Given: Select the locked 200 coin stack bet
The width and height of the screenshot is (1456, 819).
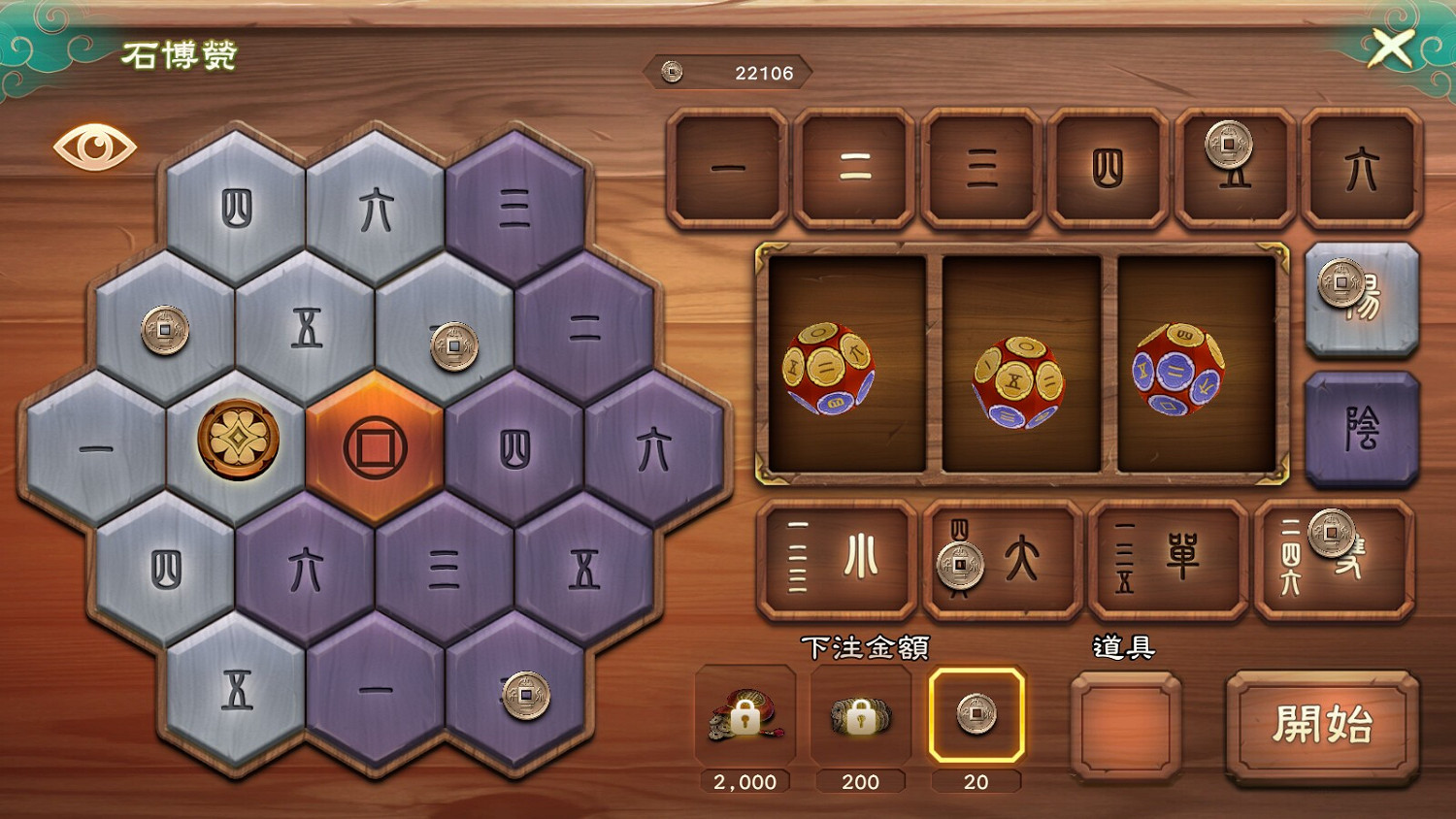Looking at the screenshot, I should click(x=861, y=718).
